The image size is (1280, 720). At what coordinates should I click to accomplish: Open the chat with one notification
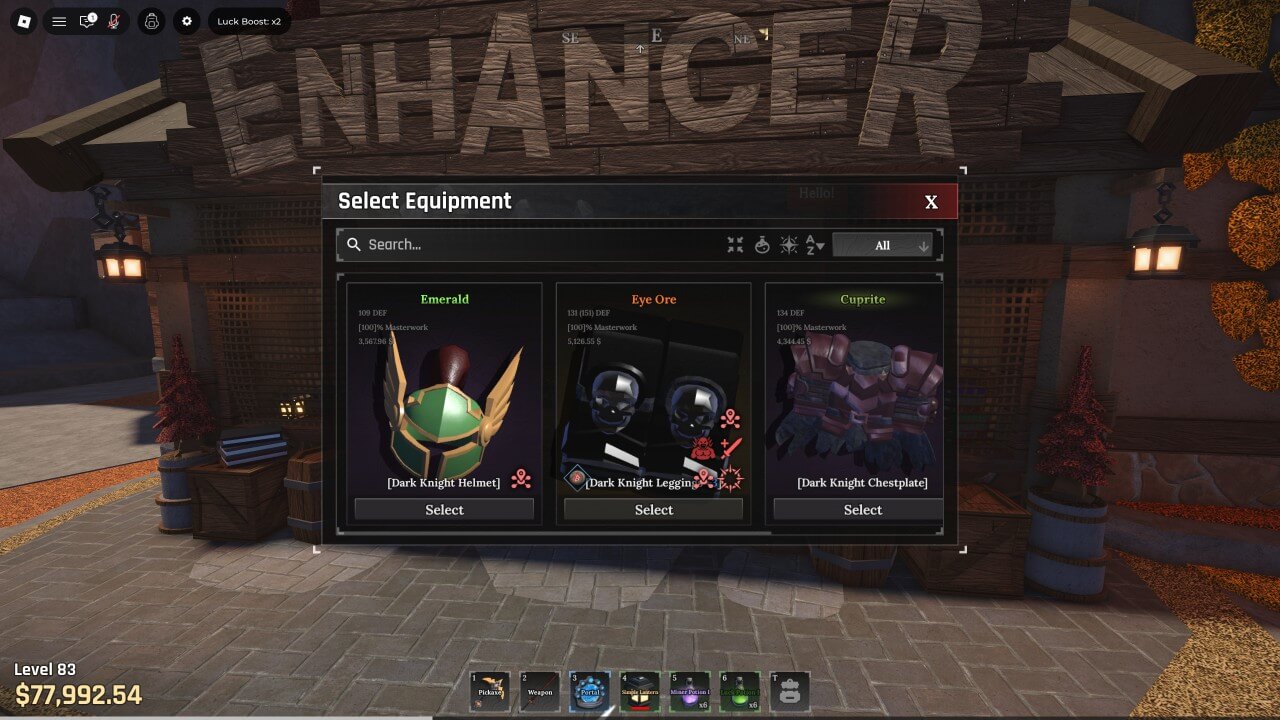coord(87,21)
